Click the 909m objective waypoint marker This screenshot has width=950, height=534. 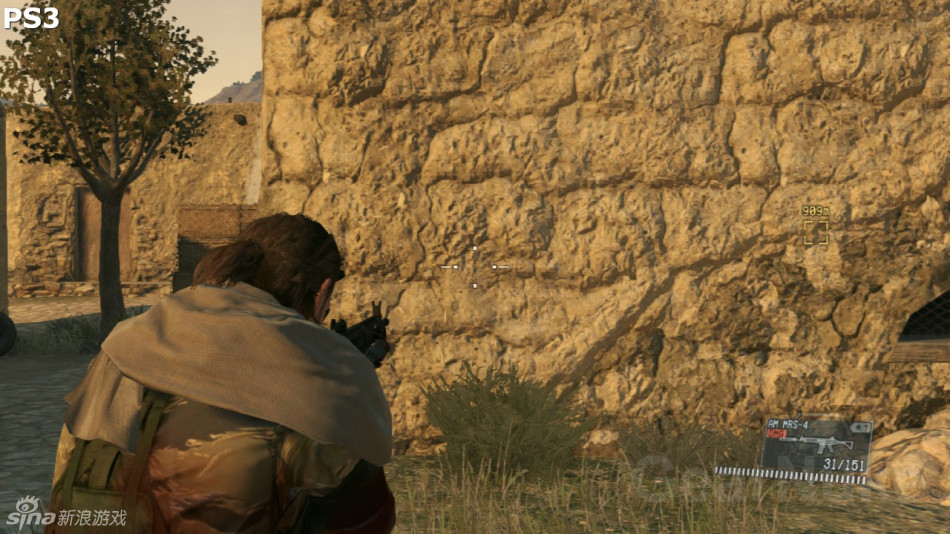(815, 231)
